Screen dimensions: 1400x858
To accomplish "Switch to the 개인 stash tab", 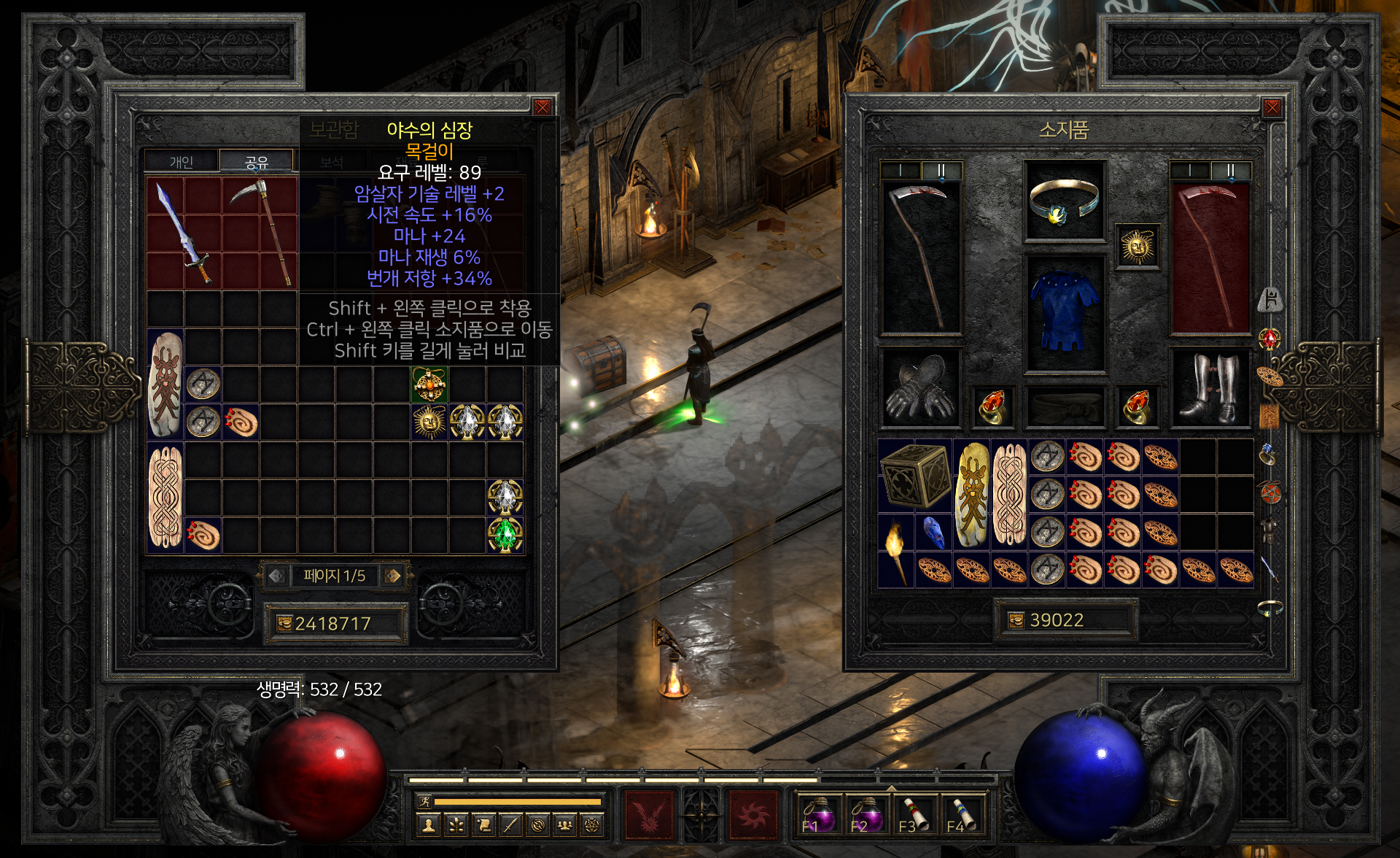I will [x=181, y=161].
